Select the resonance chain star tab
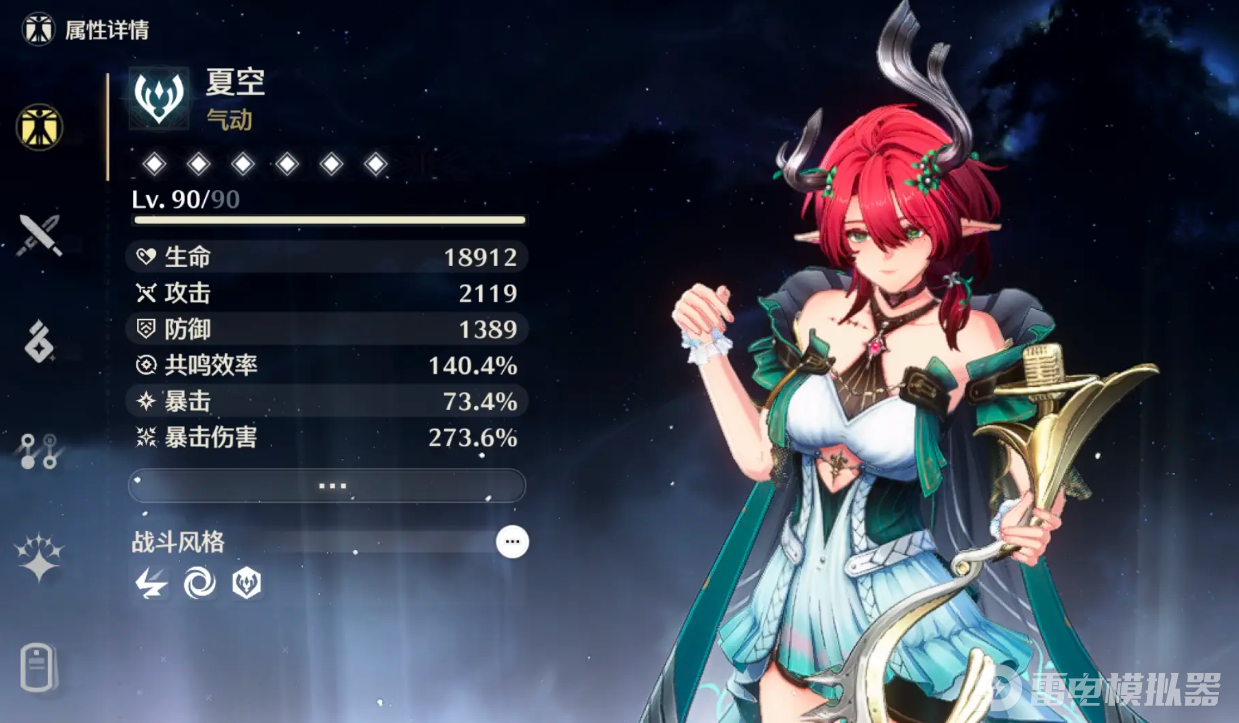This screenshot has width=1239, height=723. coord(40,558)
